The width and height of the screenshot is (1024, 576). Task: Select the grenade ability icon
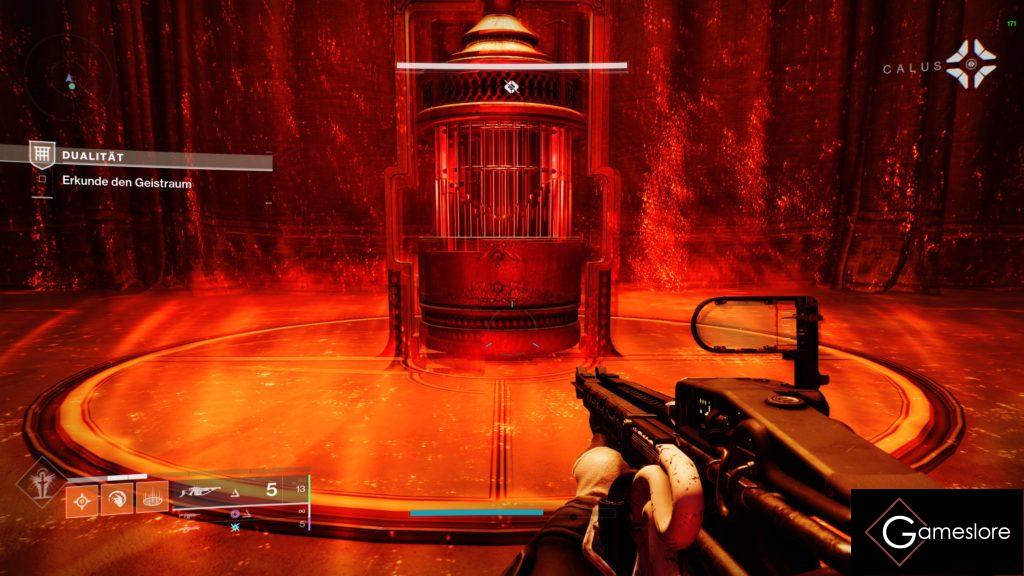coord(82,498)
